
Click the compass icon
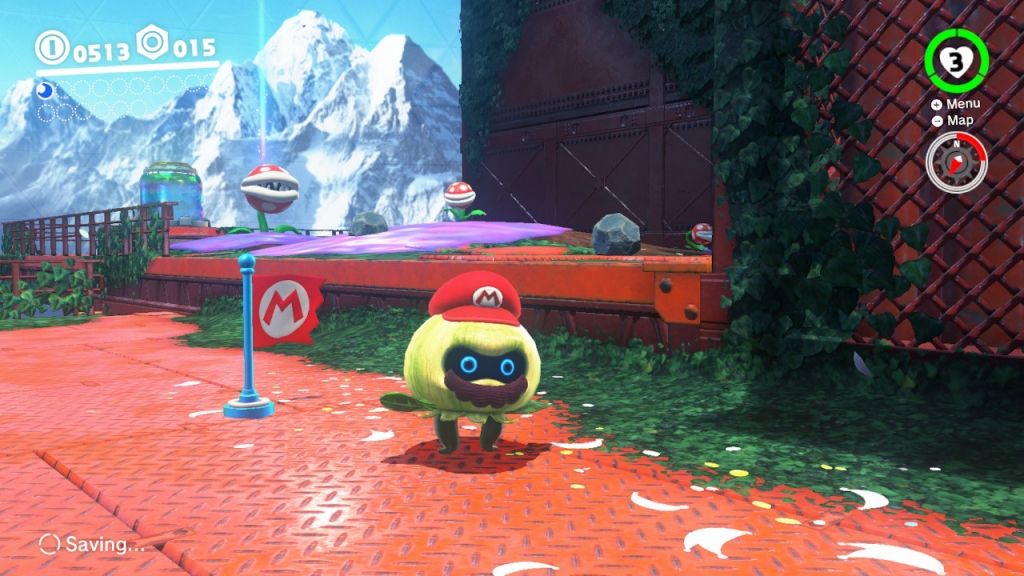point(956,162)
